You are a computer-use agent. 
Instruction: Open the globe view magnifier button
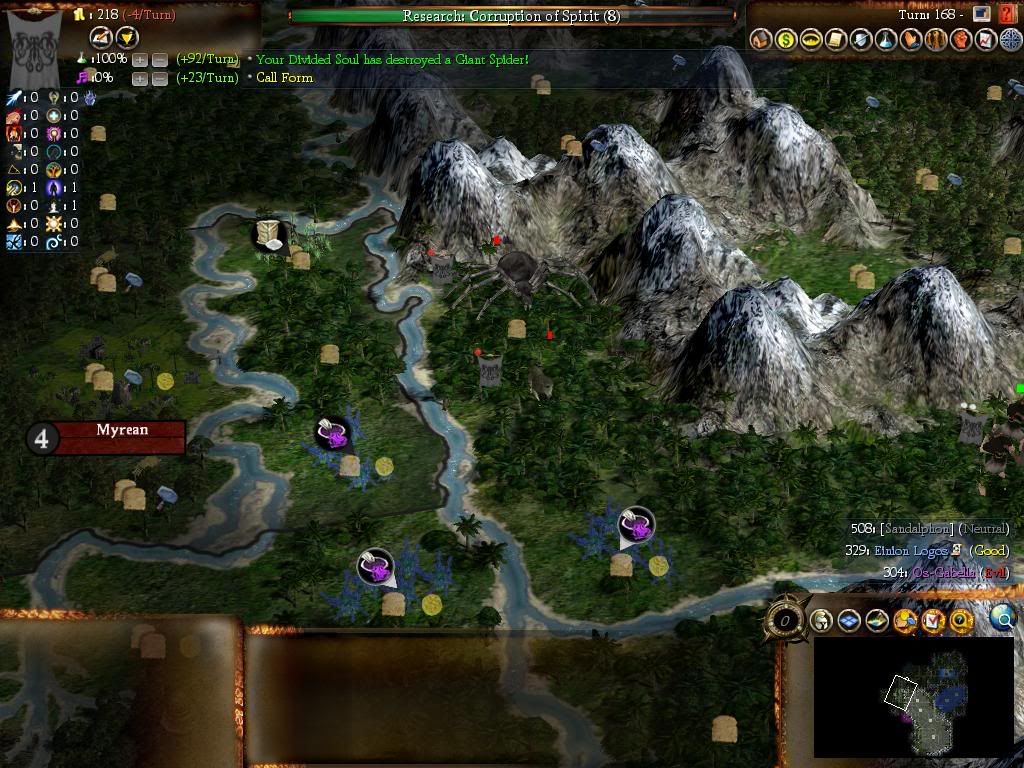coord(1003,620)
